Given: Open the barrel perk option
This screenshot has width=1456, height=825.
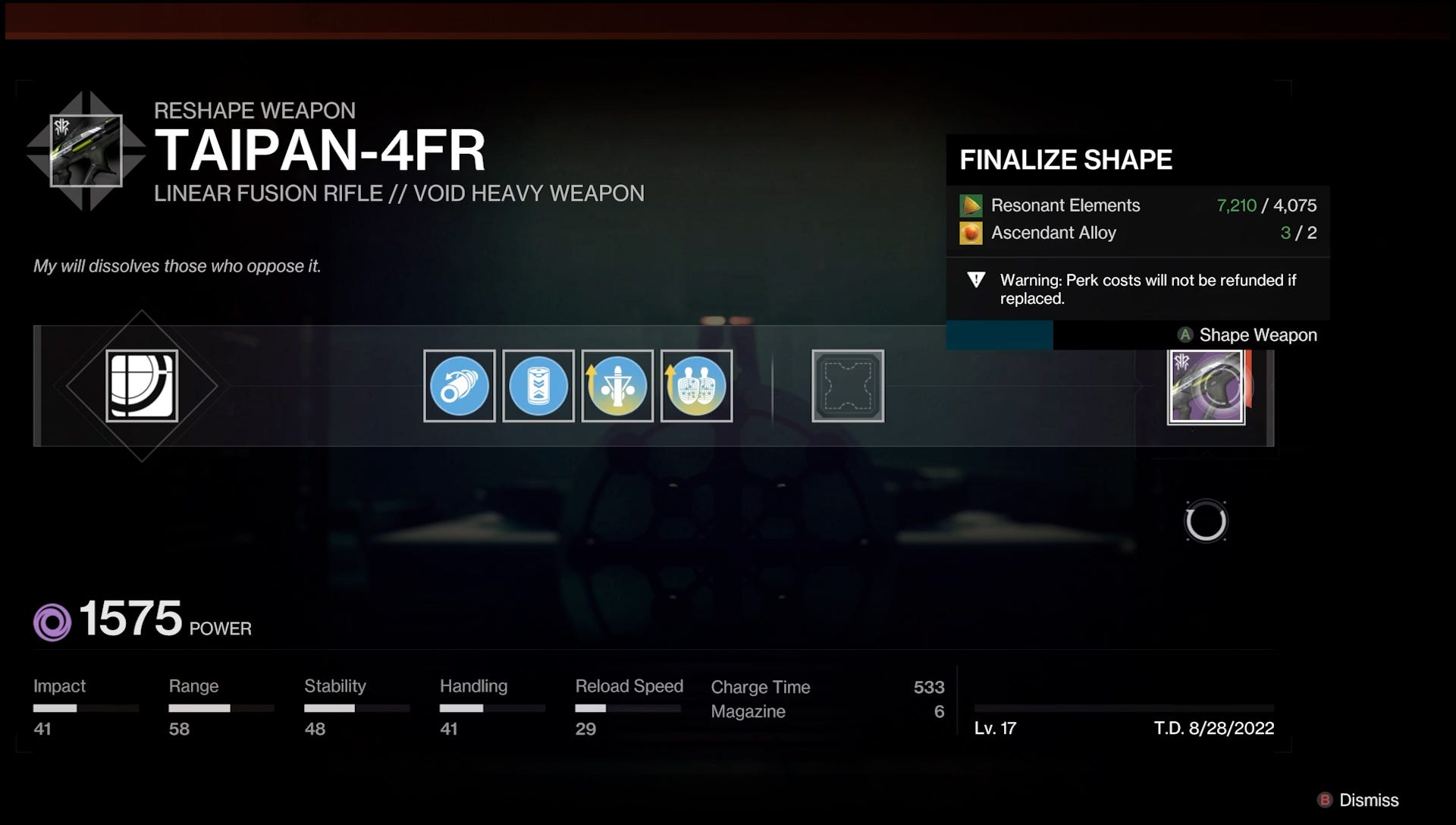Looking at the screenshot, I should (458, 386).
